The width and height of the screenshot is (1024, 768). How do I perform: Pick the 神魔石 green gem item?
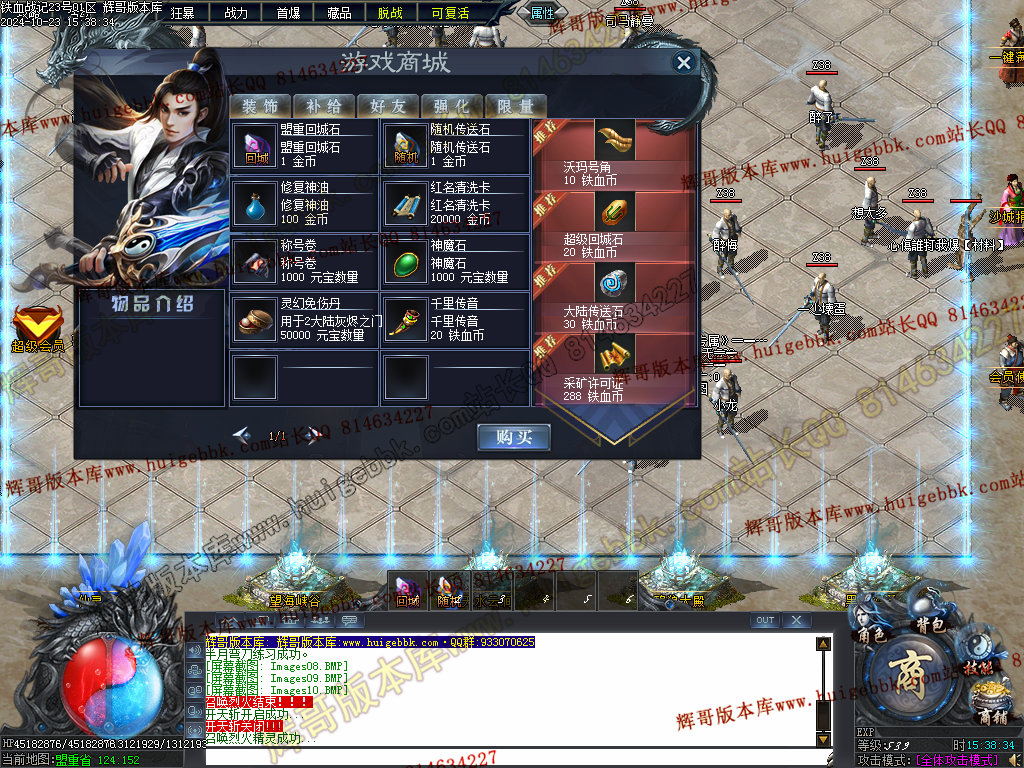pyautogui.click(x=454, y=263)
